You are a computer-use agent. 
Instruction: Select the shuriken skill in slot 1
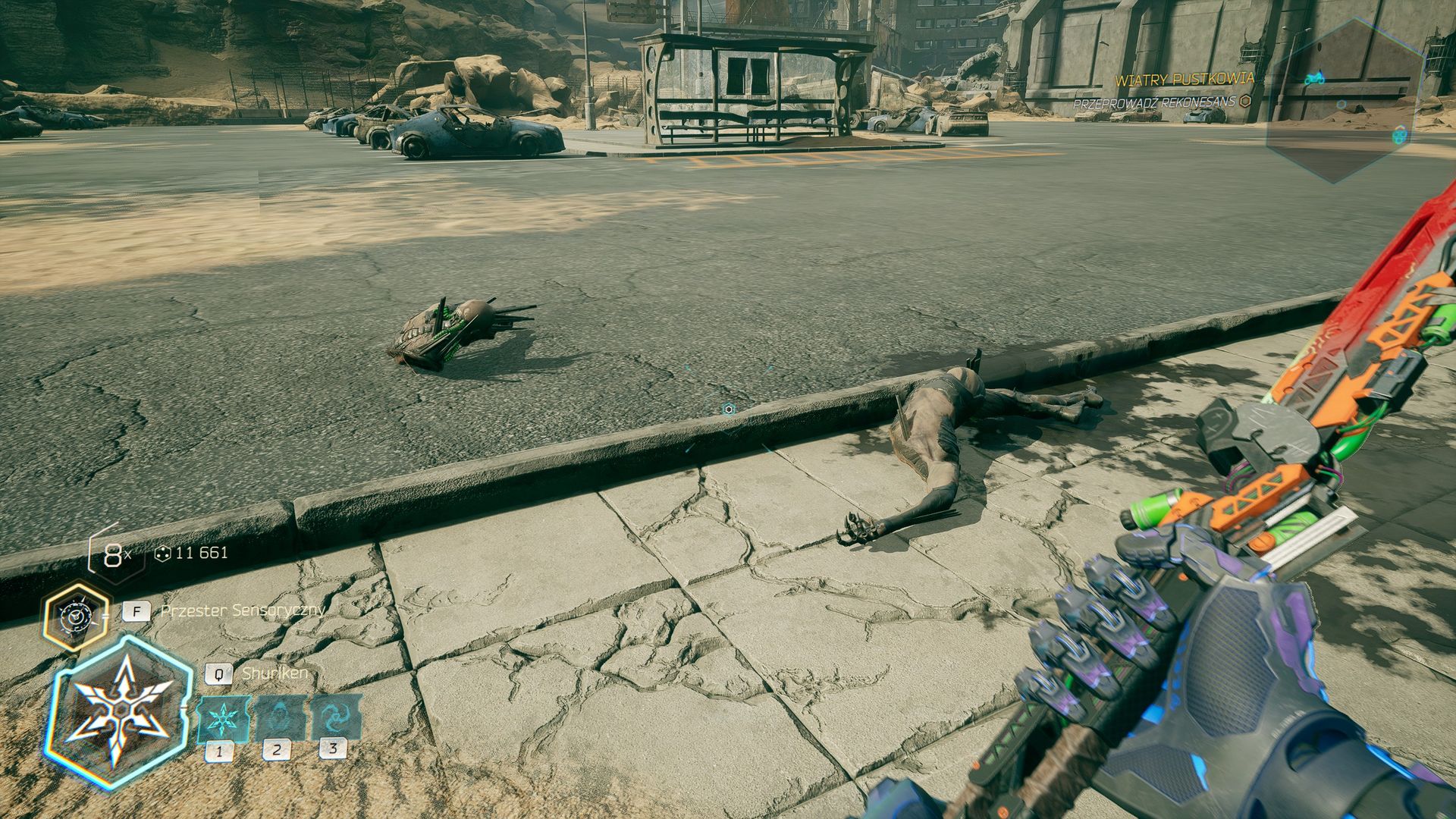click(x=223, y=718)
